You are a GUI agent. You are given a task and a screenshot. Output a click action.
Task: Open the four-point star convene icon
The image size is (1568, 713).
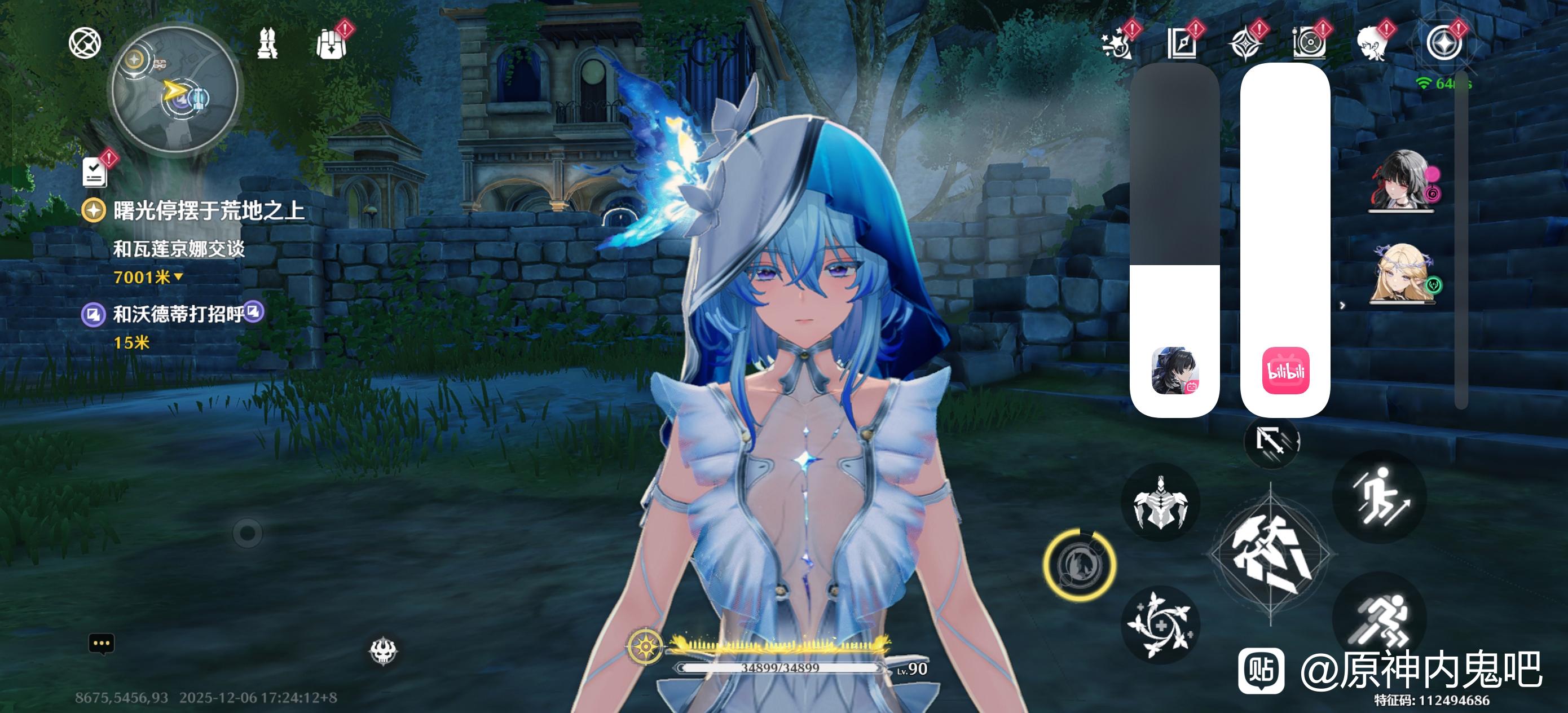tap(1245, 44)
